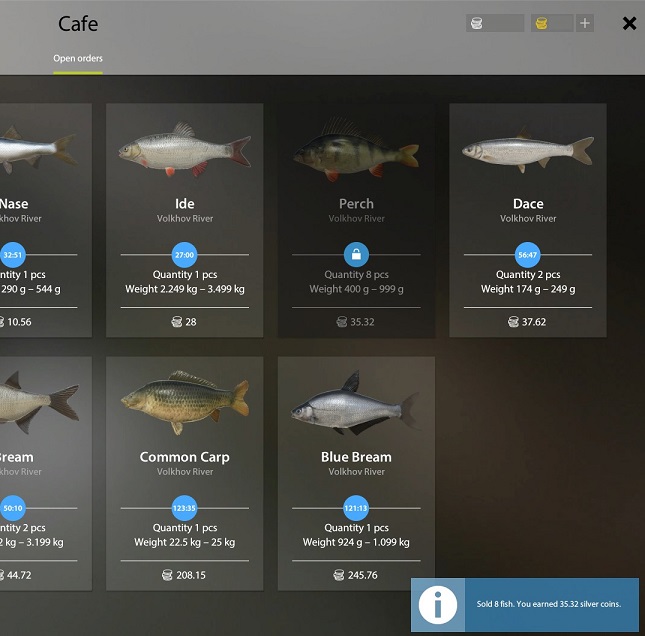Choose the Dace order card
Screen dimensions: 645x636
pos(528,220)
